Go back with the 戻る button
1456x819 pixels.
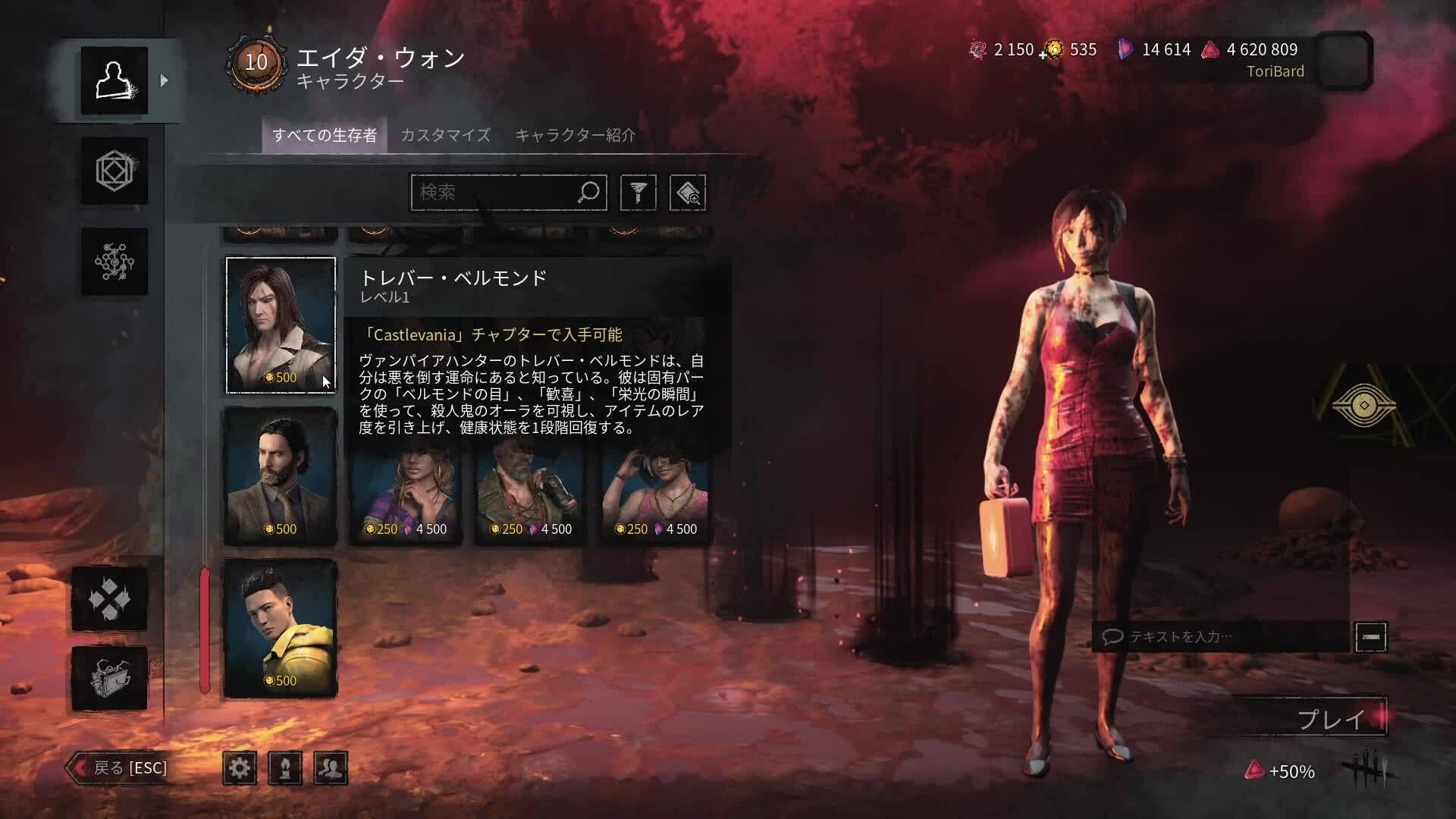click(x=120, y=767)
